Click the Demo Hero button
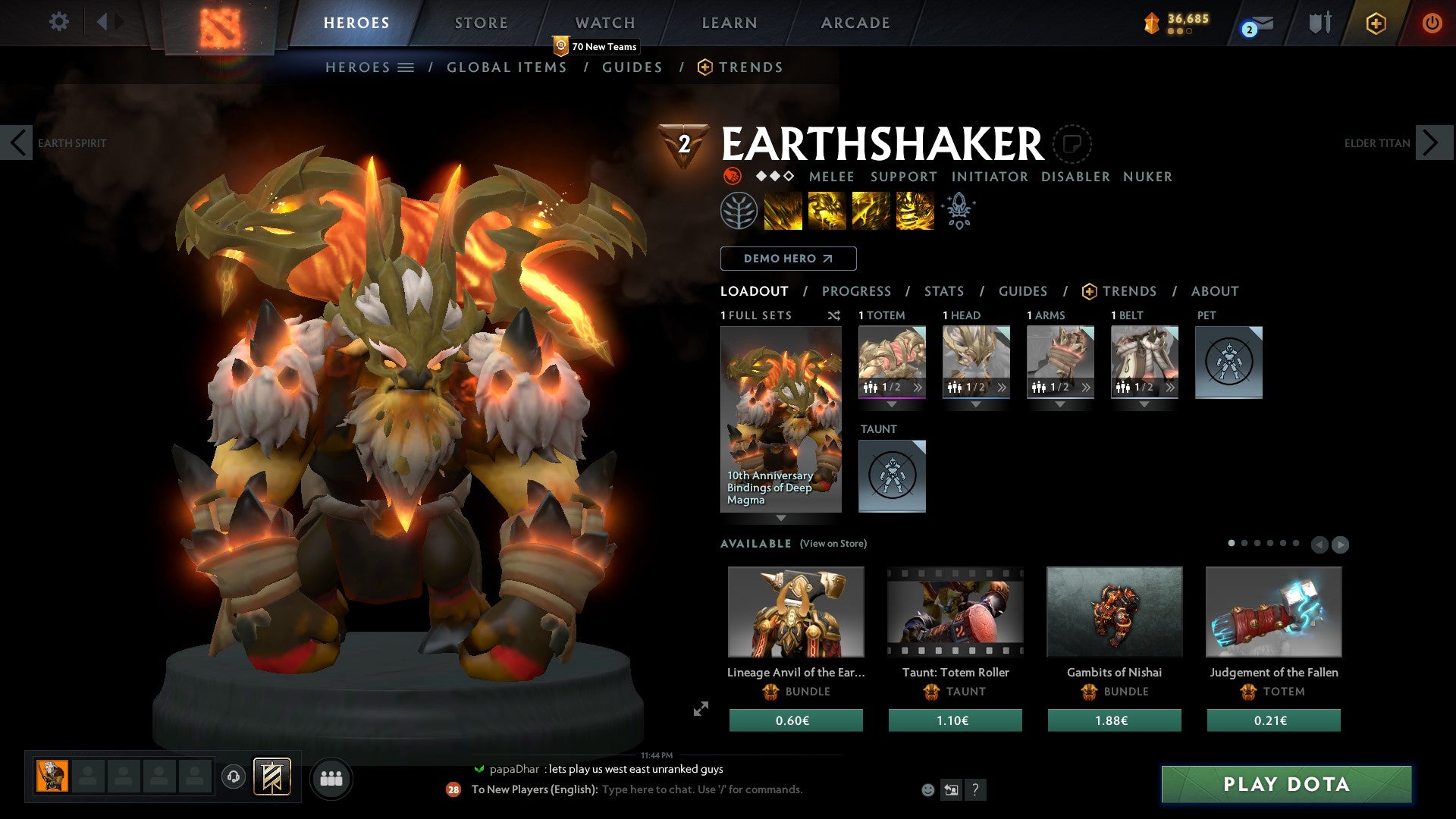This screenshot has width=1456, height=819. point(789,259)
